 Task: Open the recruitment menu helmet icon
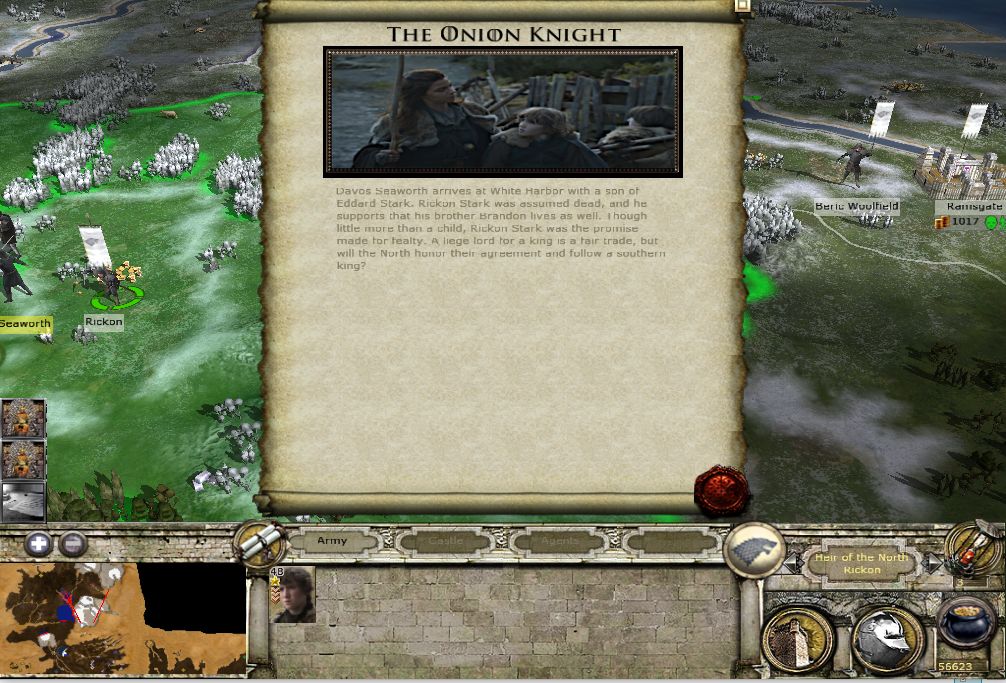click(x=884, y=639)
